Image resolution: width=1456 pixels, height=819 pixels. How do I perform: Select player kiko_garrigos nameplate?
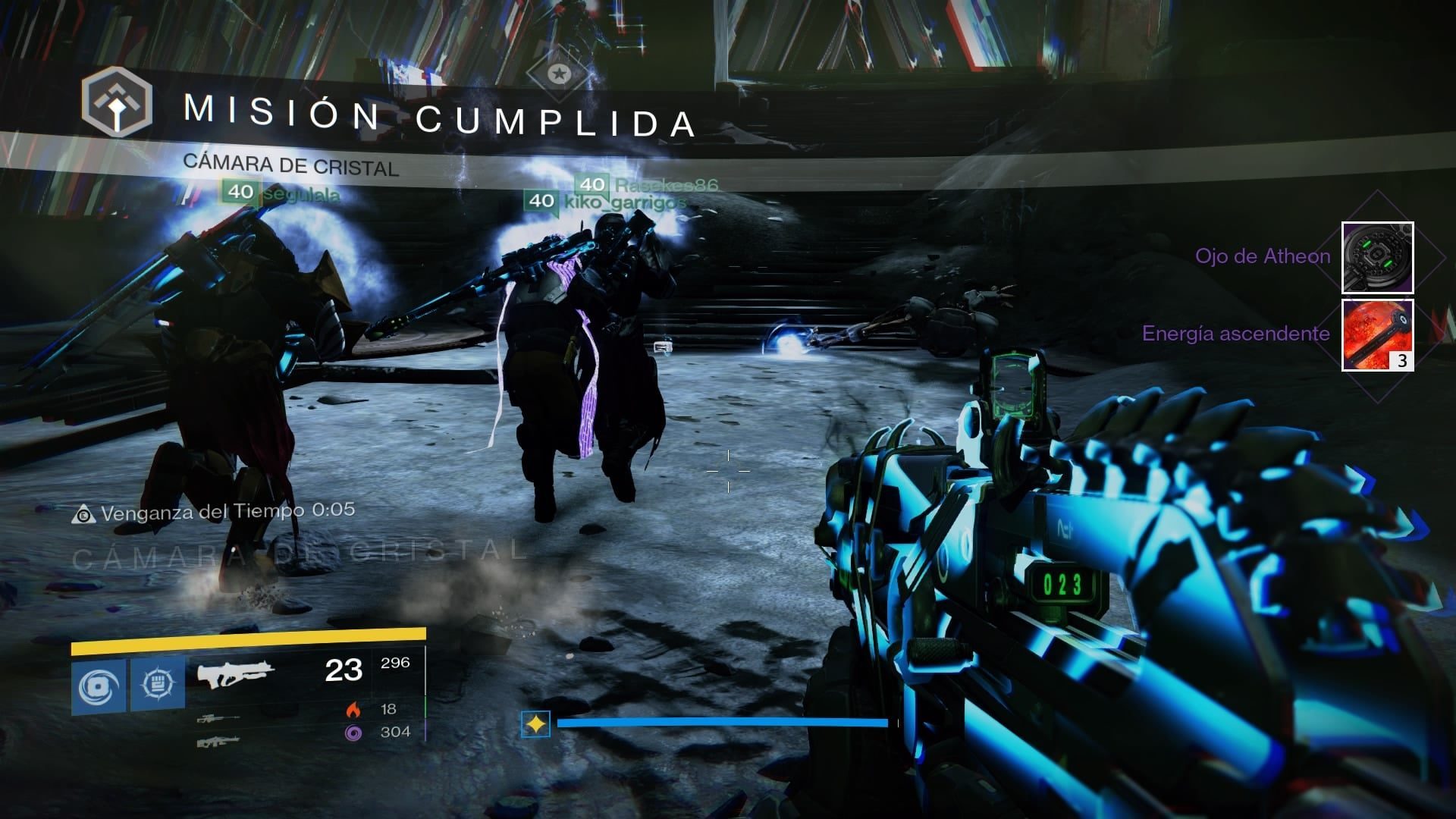point(607,201)
